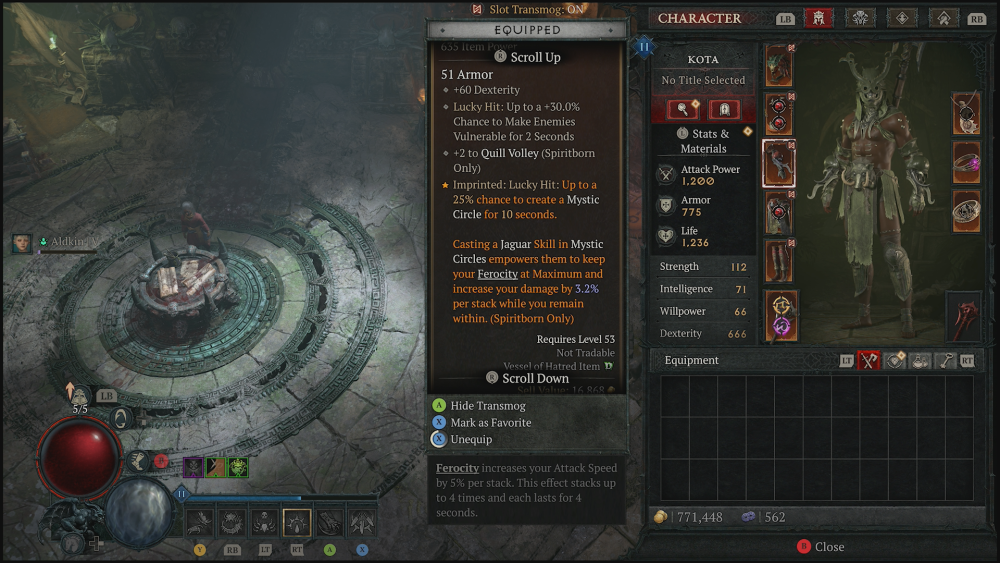
Task: Select the ring with purple gem
Action: 966,162
